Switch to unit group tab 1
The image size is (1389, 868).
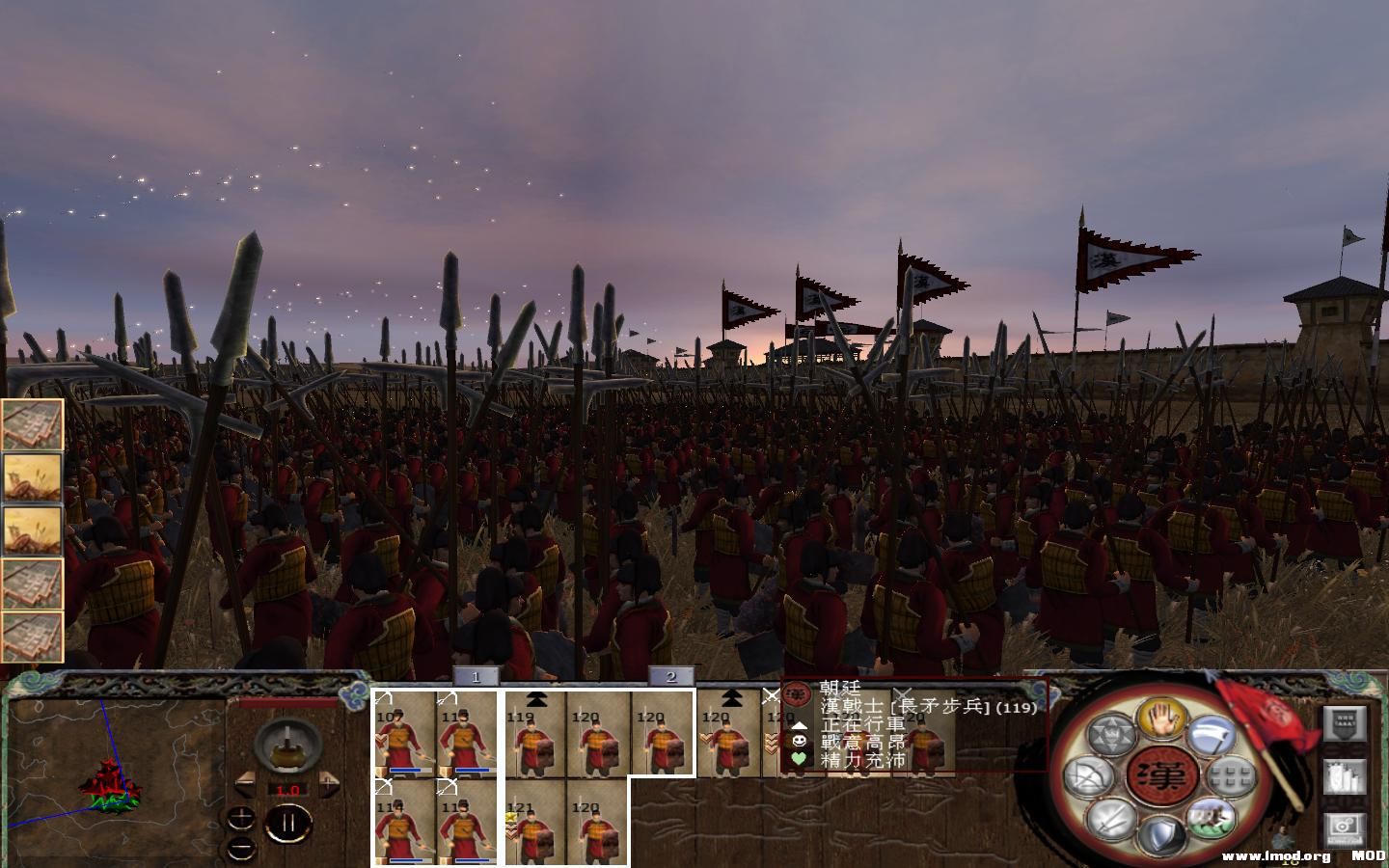[x=477, y=677]
